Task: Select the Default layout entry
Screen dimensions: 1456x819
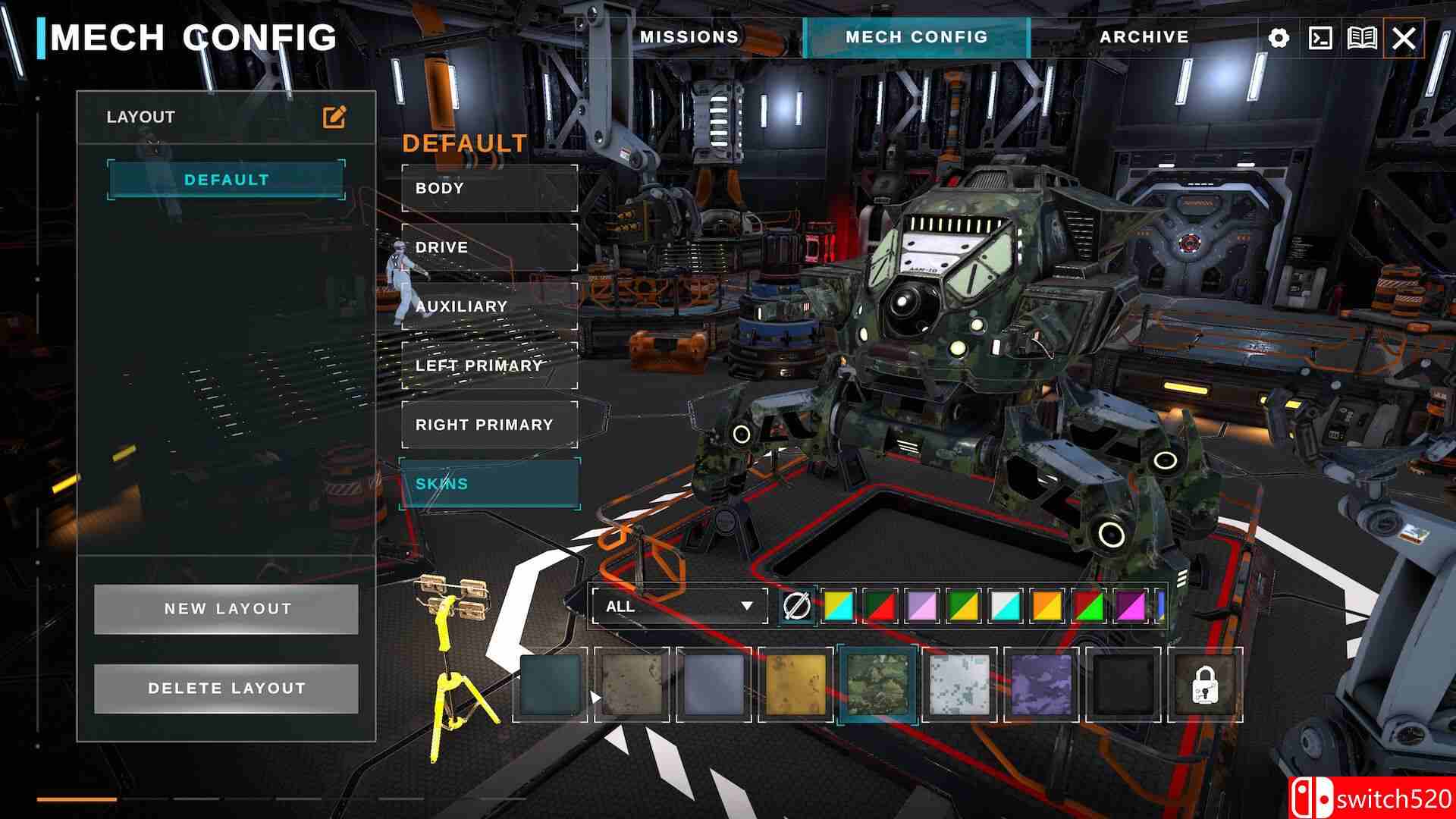Action: click(x=226, y=180)
